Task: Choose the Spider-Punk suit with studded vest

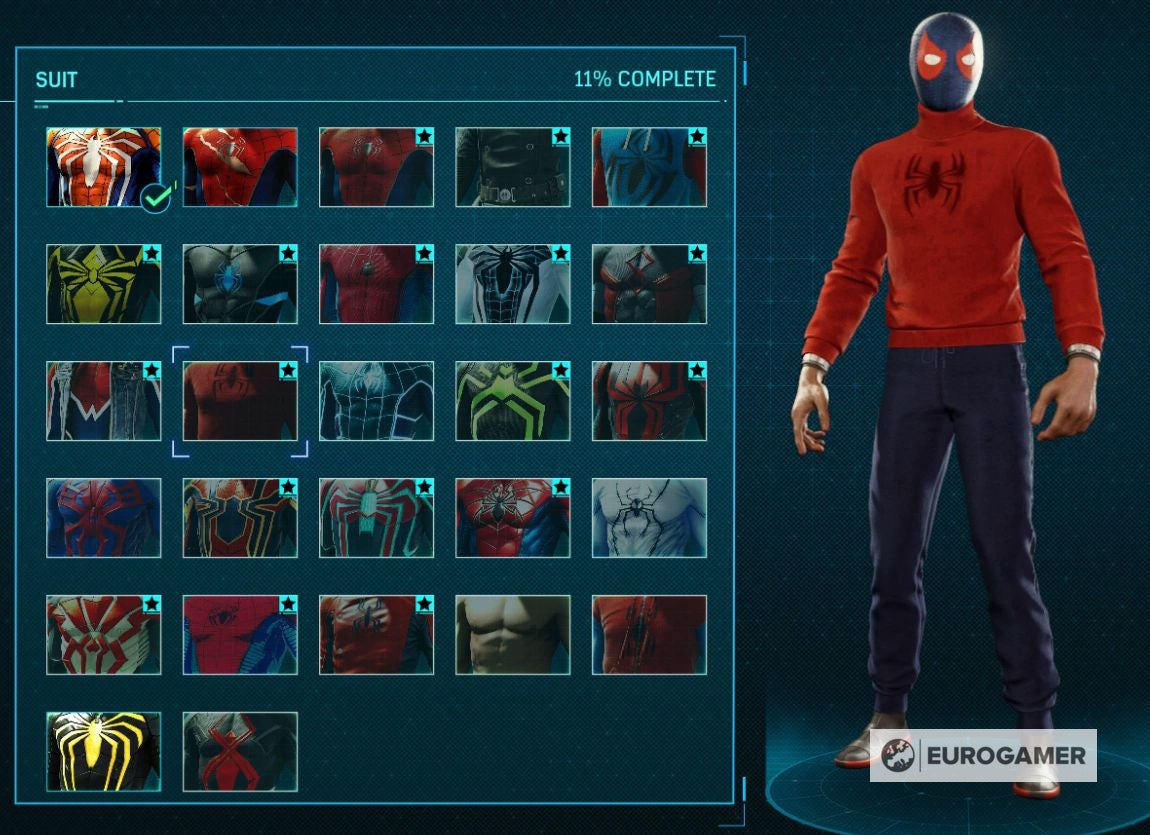Action: 103,401
